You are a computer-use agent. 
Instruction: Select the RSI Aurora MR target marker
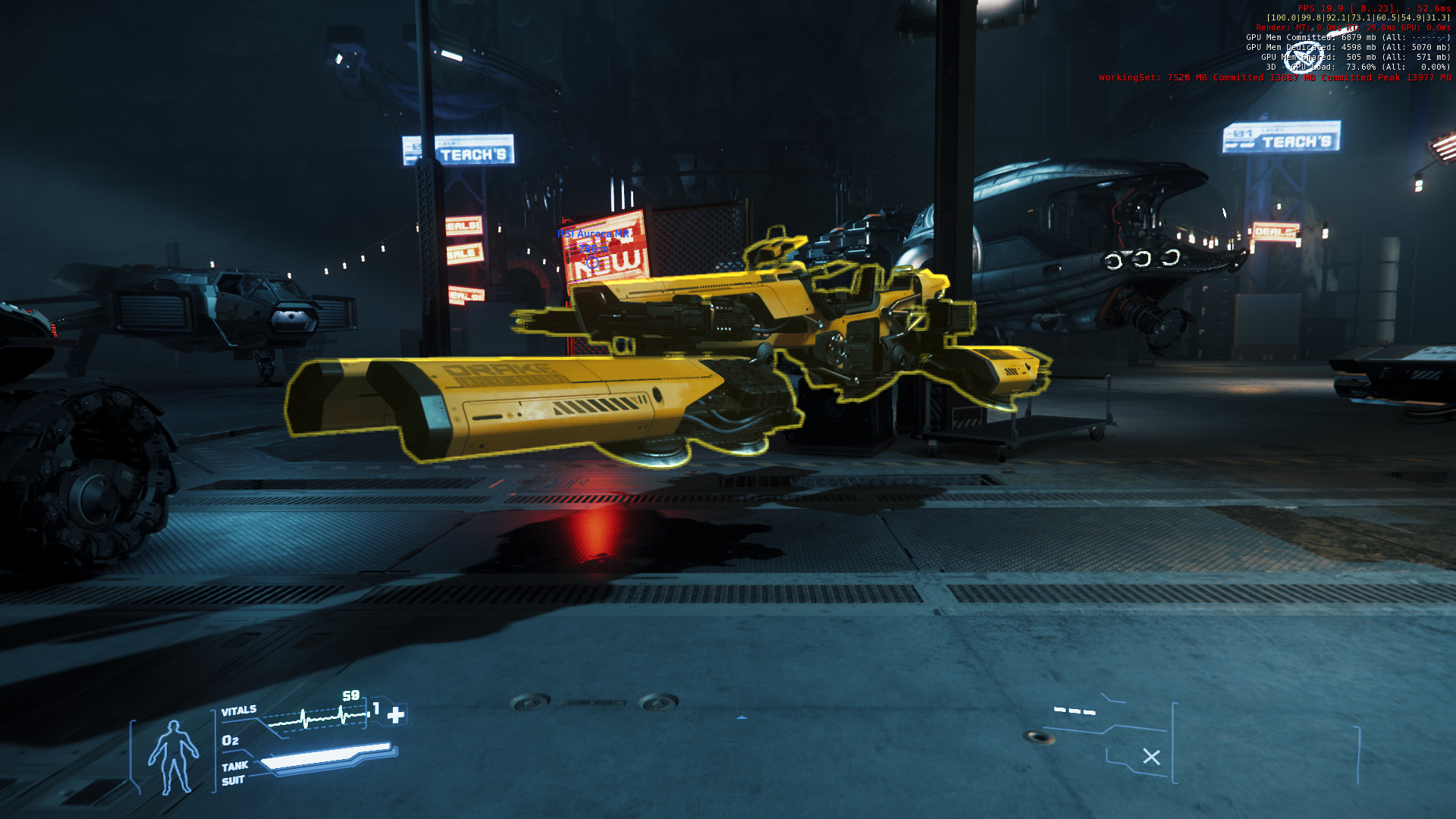point(592,262)
